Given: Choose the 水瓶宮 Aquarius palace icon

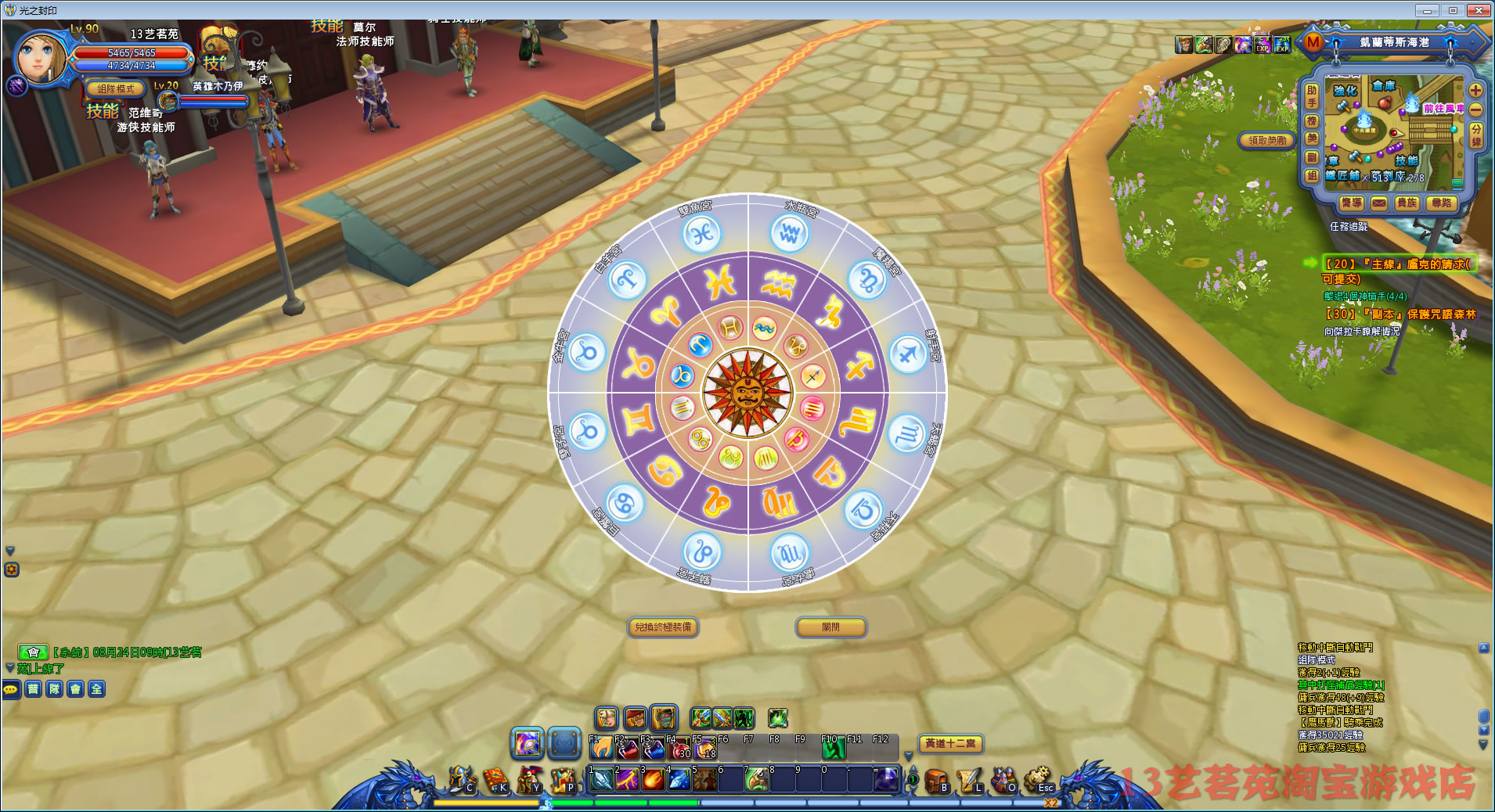Looking at the screenshot, I should pyautogui.click(x=789, y=232).
